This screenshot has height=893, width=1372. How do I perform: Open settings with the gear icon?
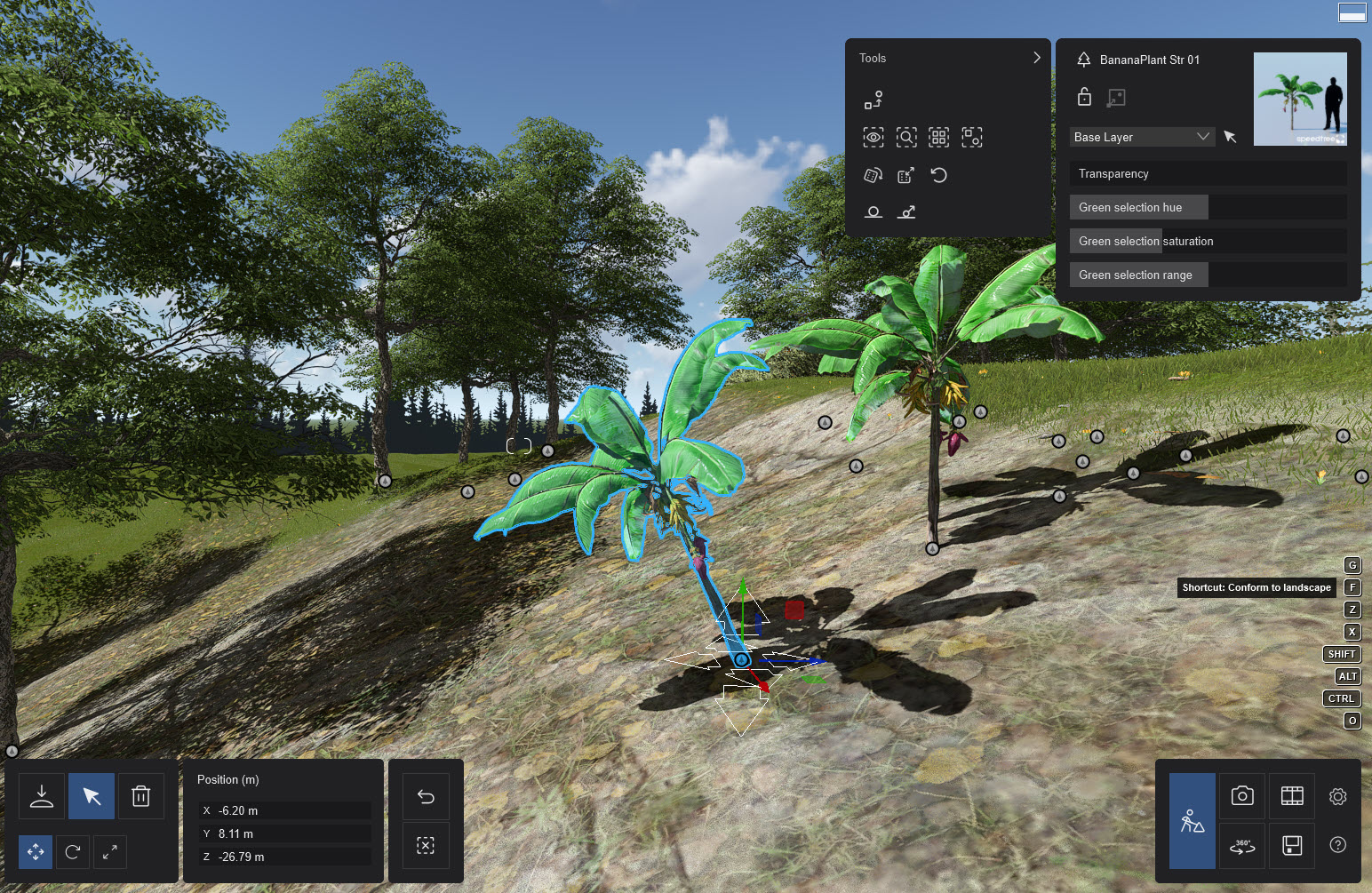1337,796
